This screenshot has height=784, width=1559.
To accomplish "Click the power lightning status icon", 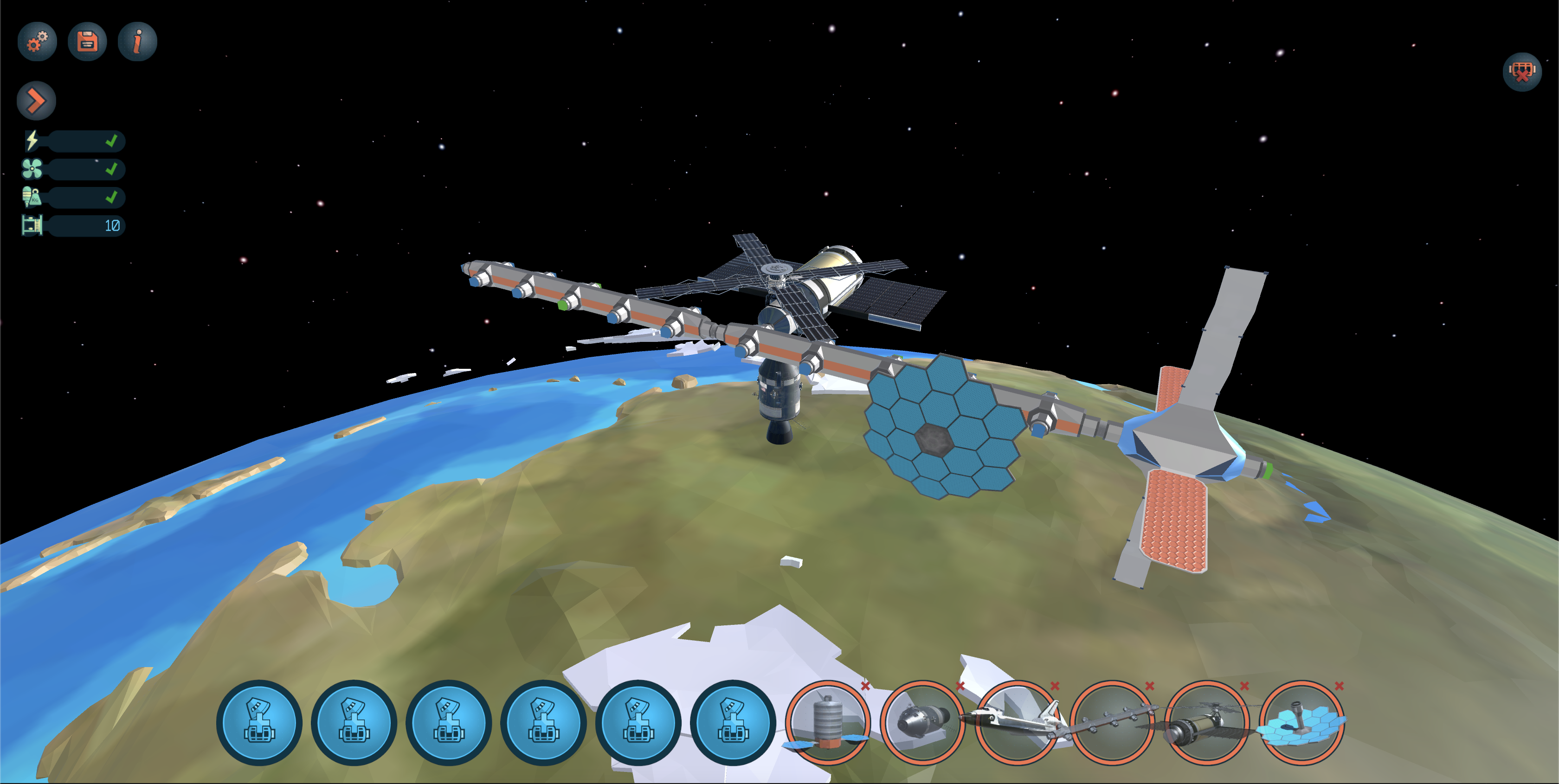I will click(x=31, y=141).
